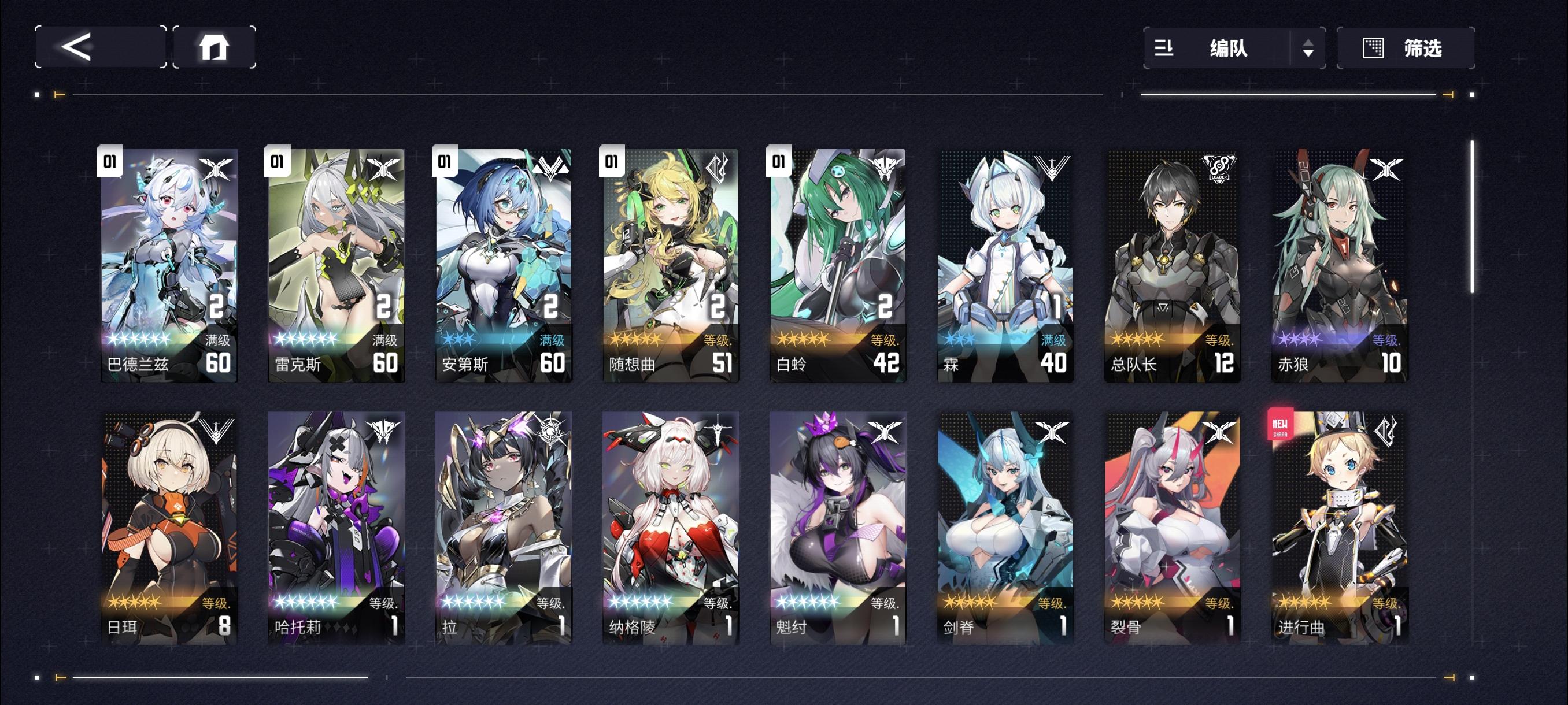Click the list icon next to 编队

pos(1165,49)
